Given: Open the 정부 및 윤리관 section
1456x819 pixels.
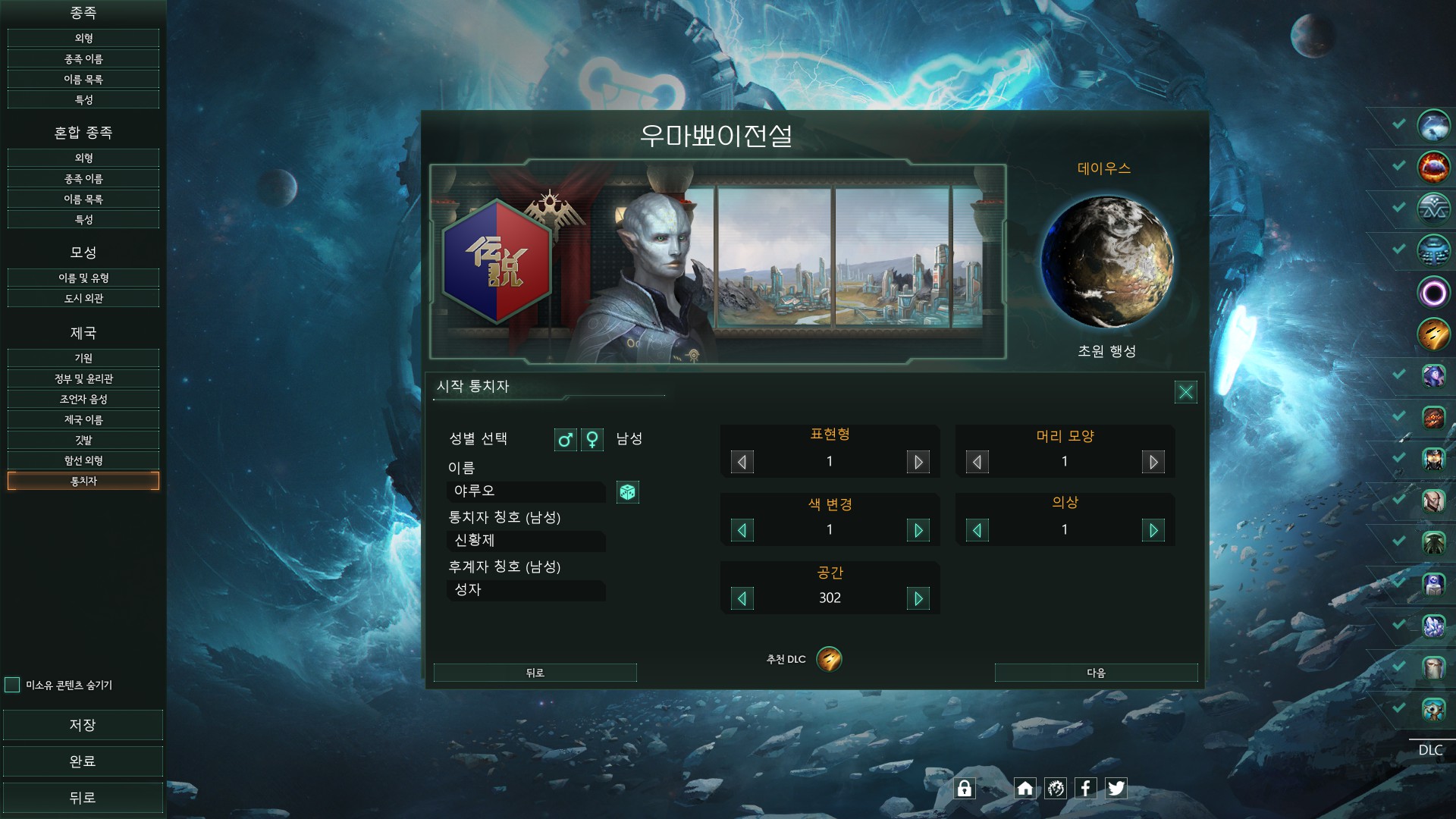Looking at the screenshot, I should [x=83, y=378].
